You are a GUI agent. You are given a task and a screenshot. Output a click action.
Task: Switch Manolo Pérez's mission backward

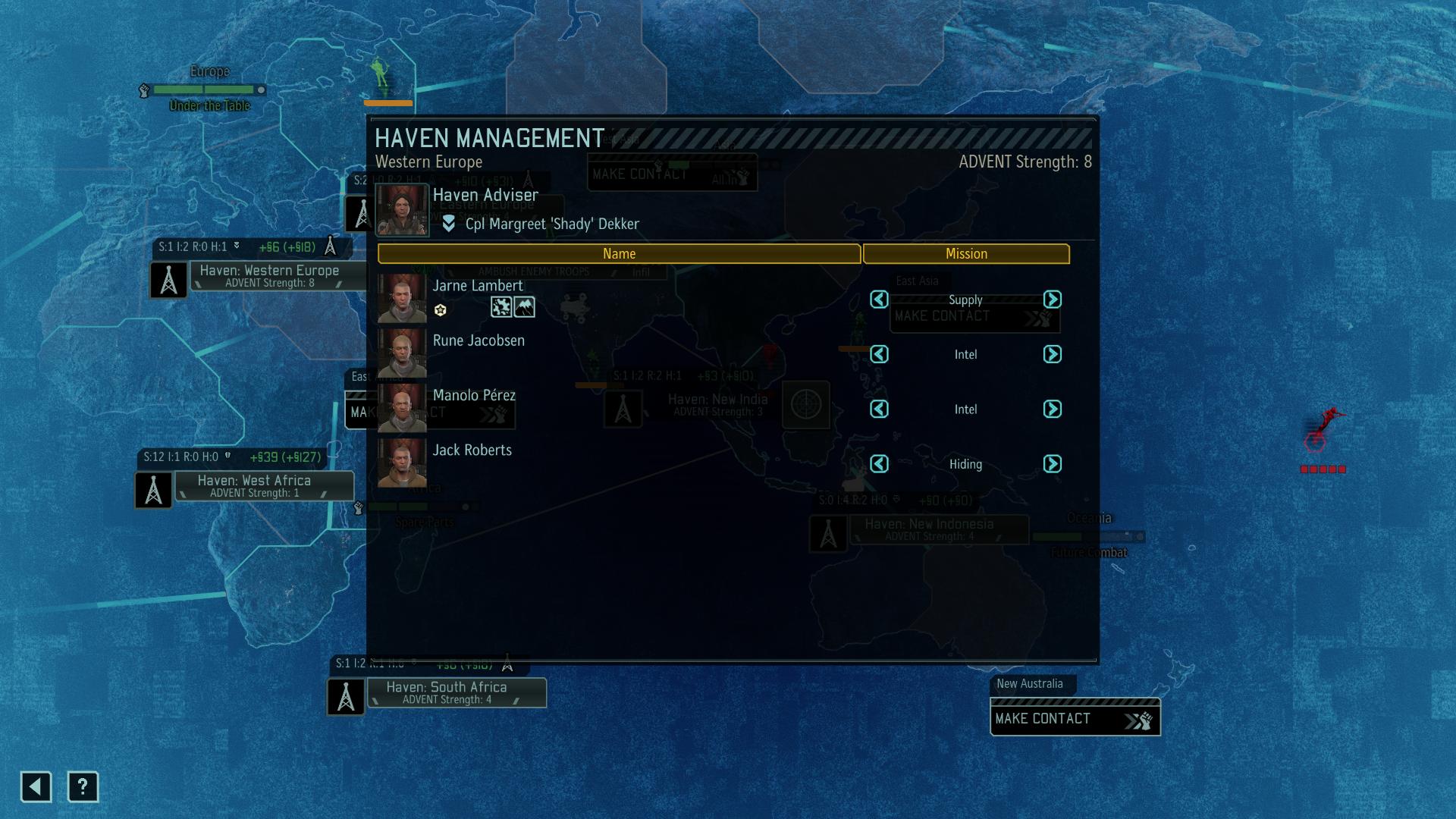click(x=879, y=409)
